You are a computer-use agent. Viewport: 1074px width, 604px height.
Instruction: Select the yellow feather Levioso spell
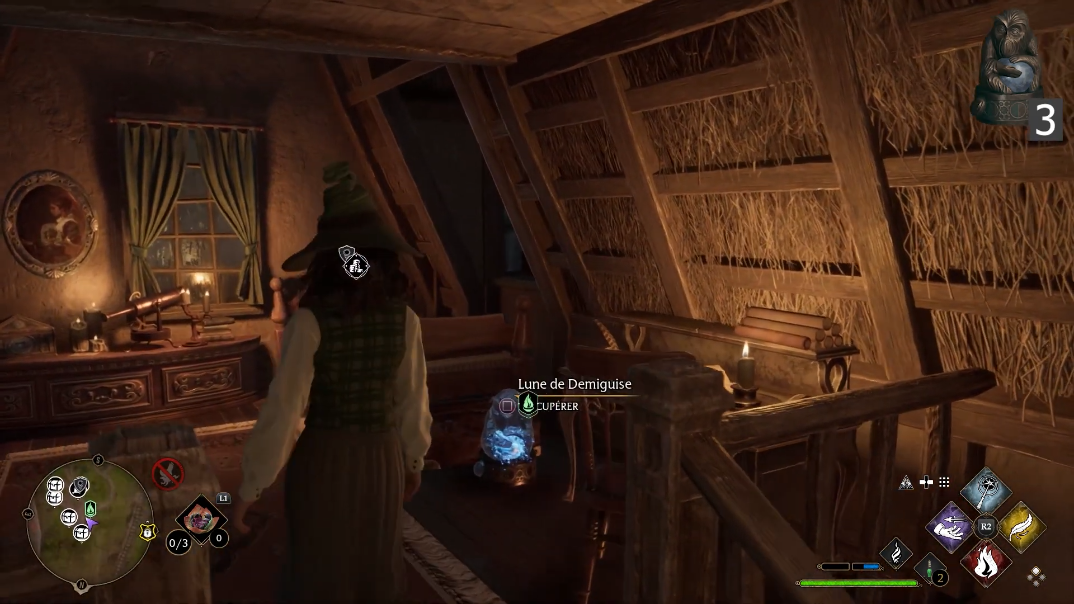tap(1021, 527)
